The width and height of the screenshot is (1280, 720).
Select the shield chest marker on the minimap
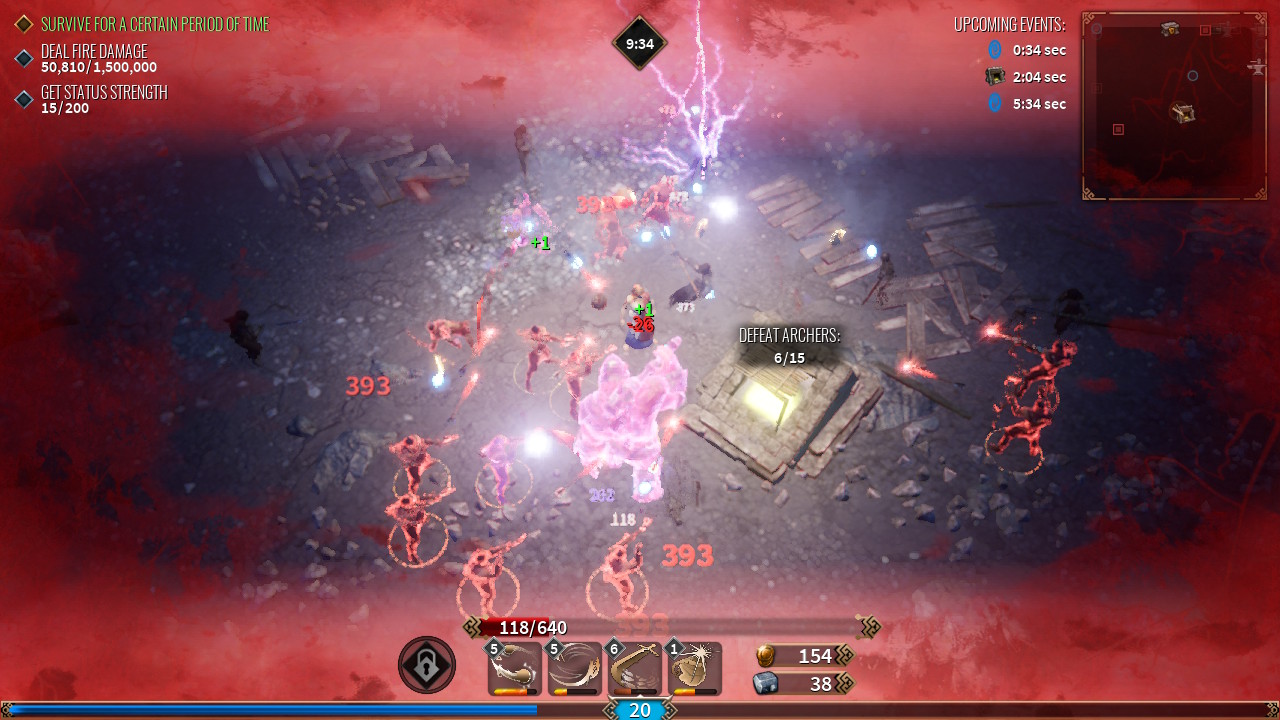tap(1170, 29)
